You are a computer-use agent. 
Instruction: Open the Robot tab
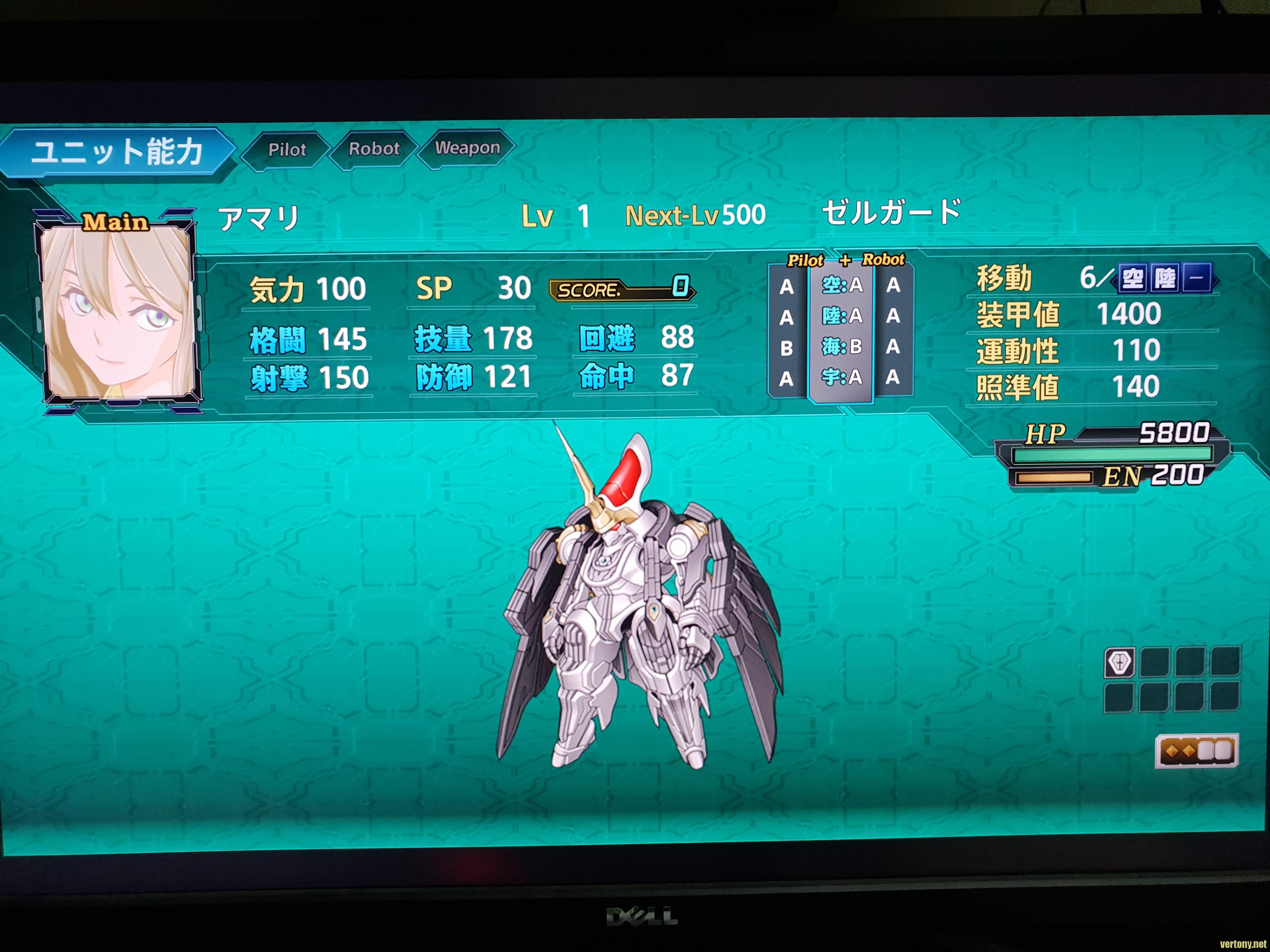(x=374, y=149)
